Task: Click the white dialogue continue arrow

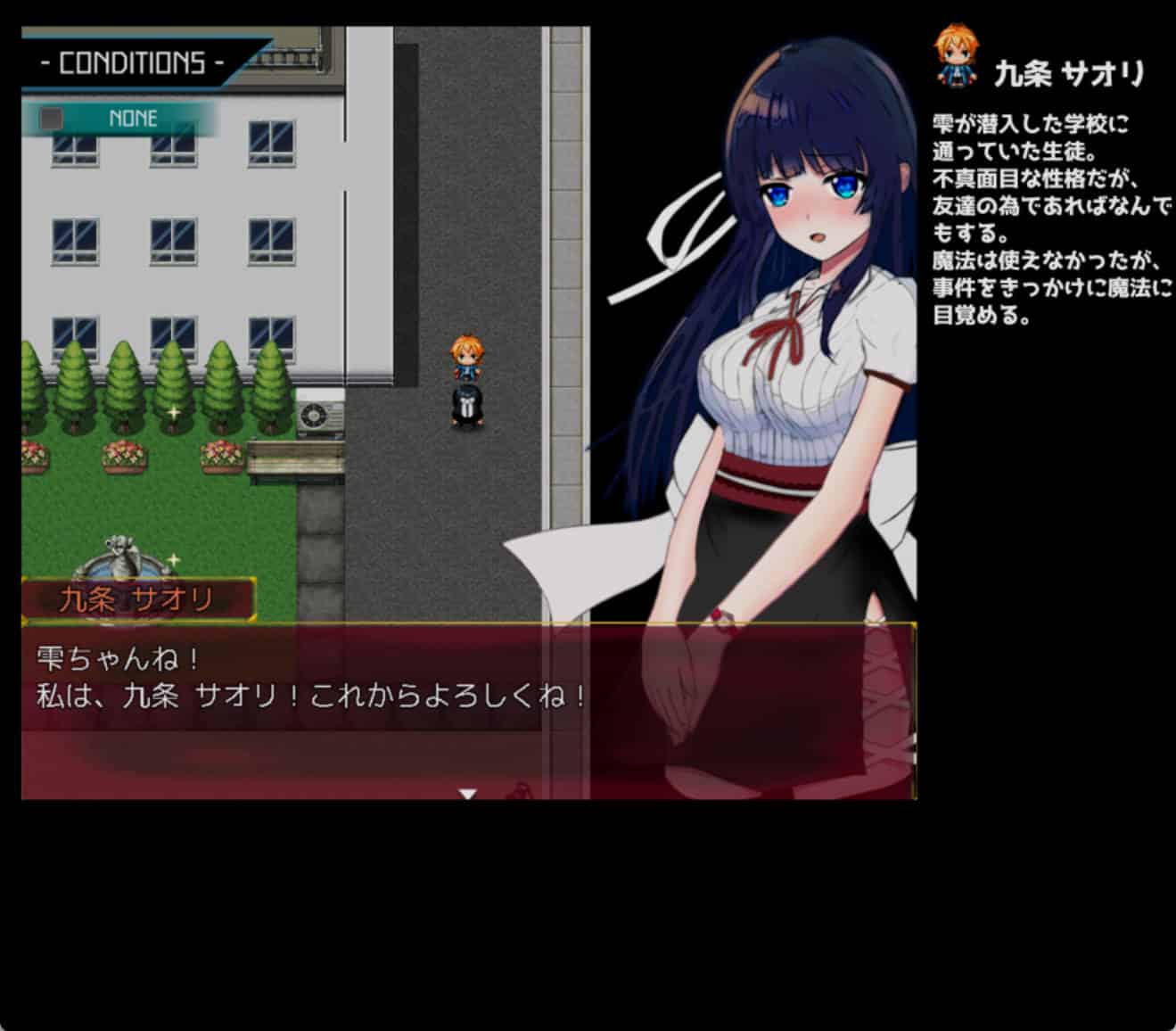Action: [x=467, y=793]
